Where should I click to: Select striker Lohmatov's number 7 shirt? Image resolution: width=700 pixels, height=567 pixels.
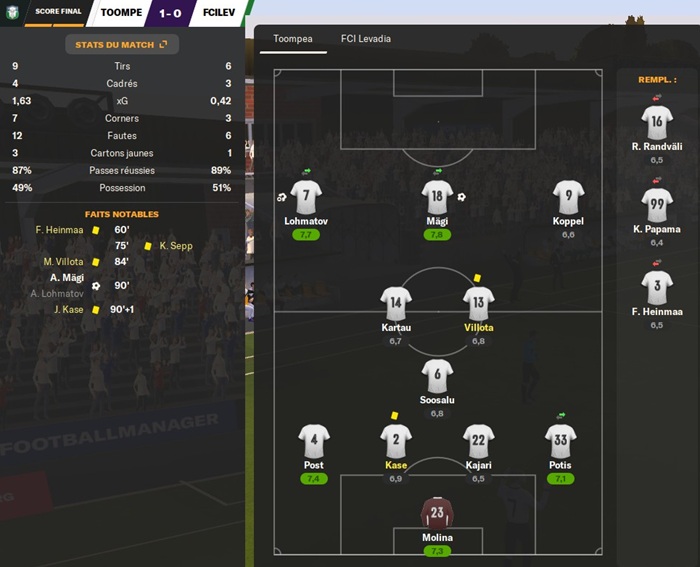pyautogui.click(x=306, y=197)
